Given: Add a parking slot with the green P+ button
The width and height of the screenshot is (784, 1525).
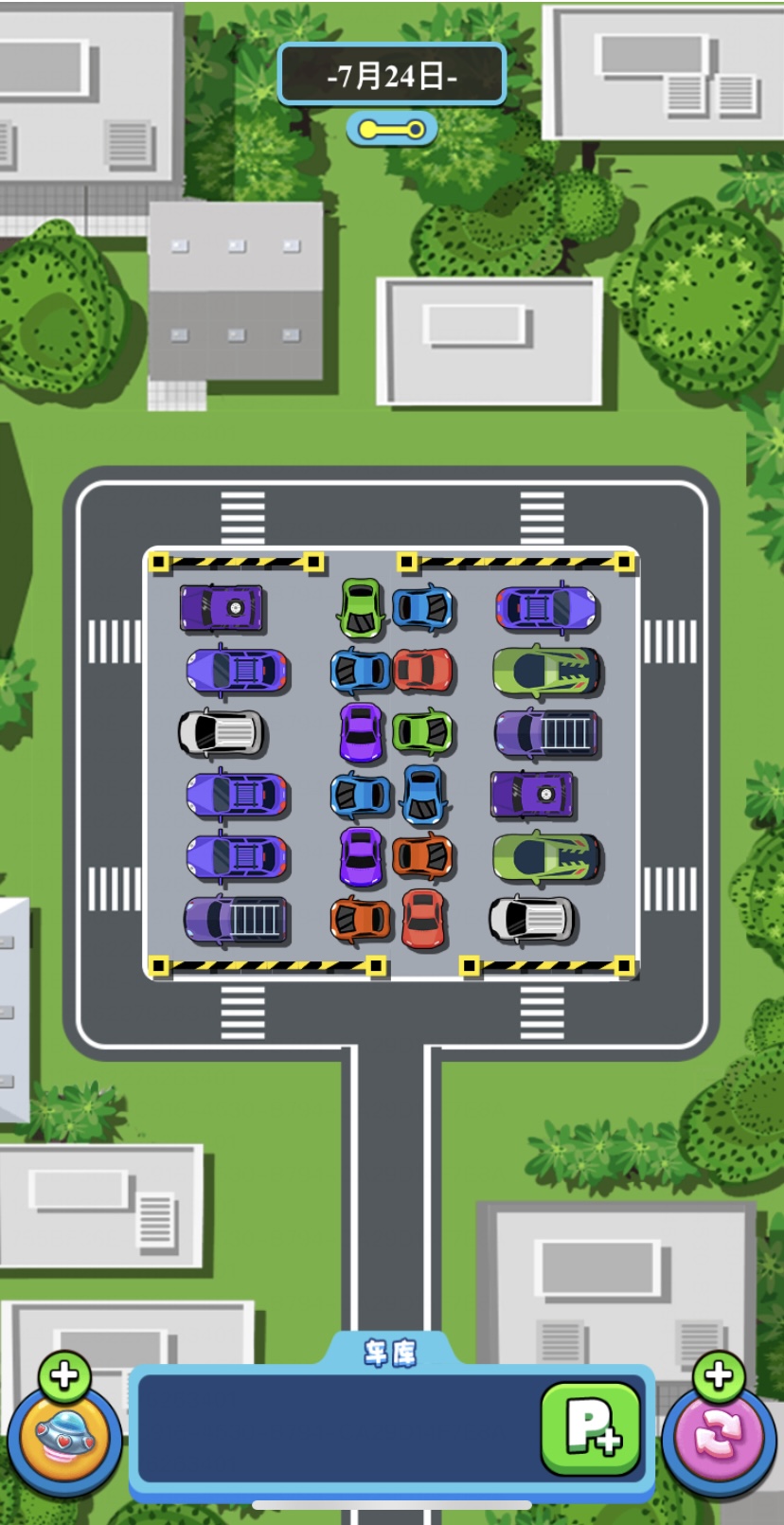Looking at the screenshot, I should coord(590,1427).
